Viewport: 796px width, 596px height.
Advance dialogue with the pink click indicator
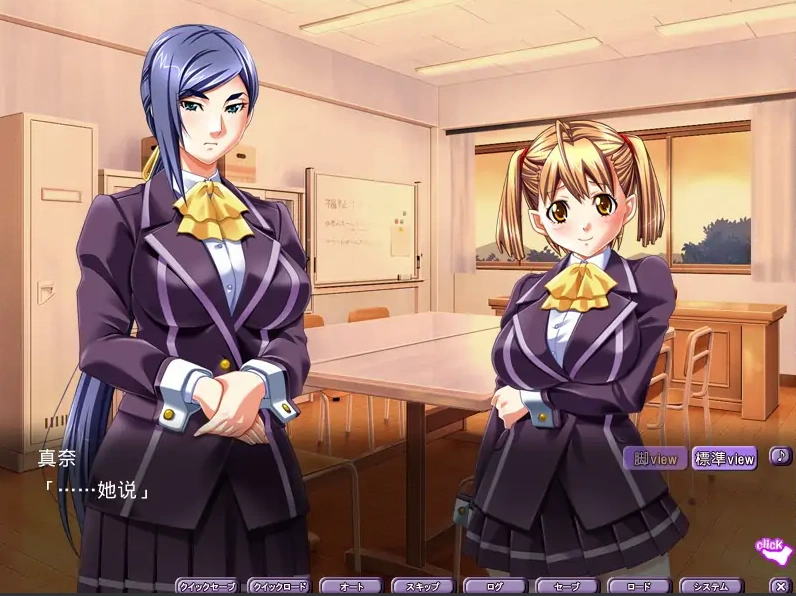(x=773, y=547)
